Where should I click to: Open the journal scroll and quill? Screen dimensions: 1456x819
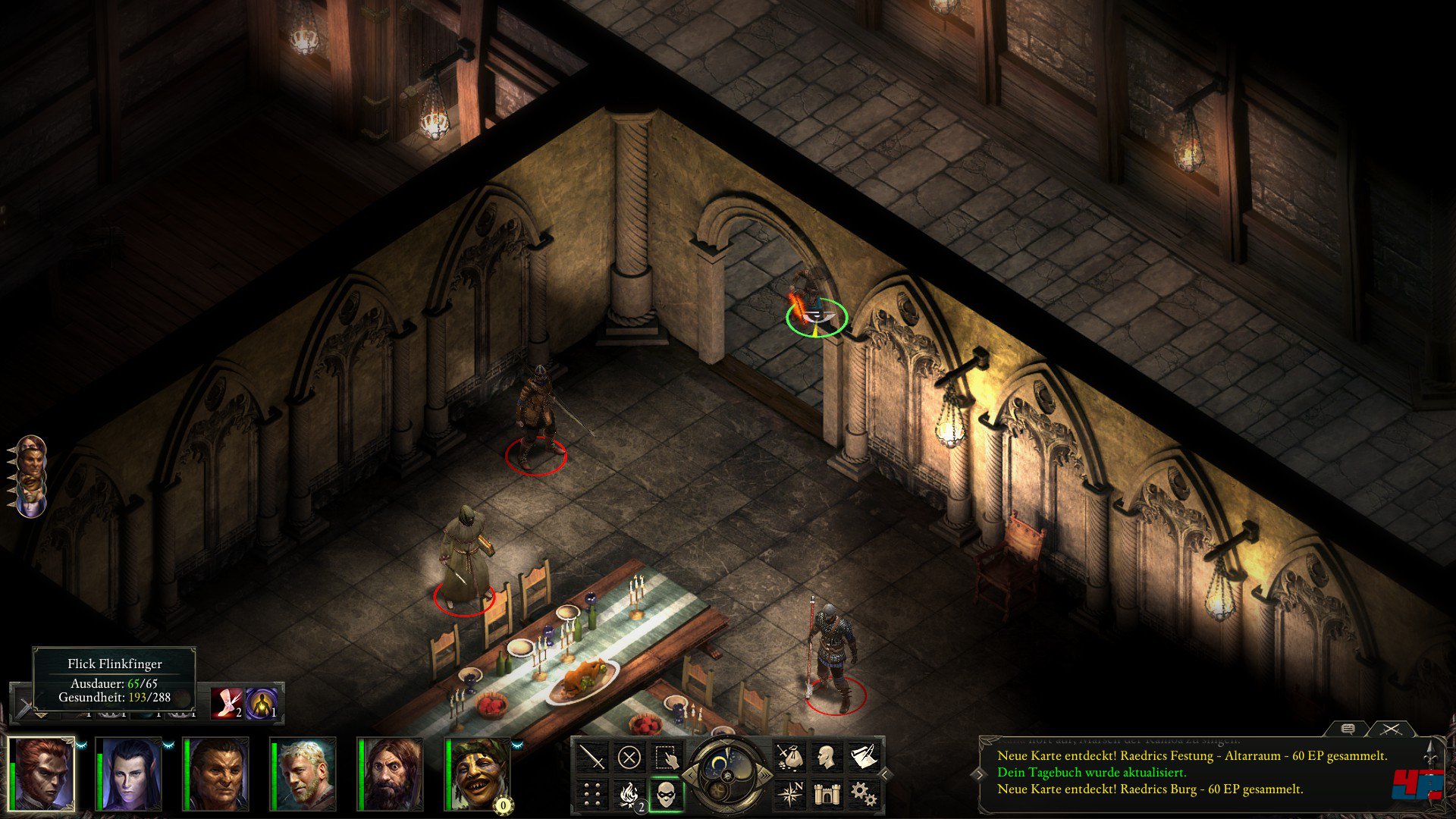[x=862, y=757]
